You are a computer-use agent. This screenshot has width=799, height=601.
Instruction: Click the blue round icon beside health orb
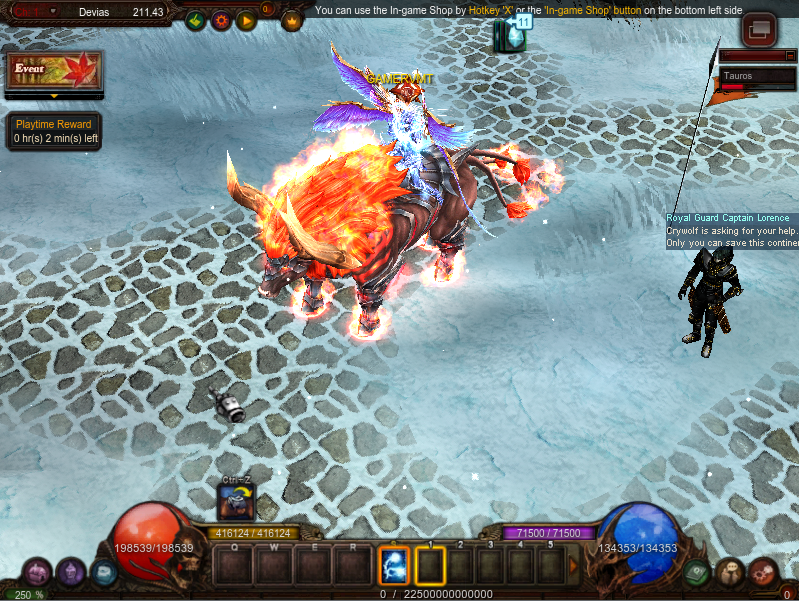[103, 572]
